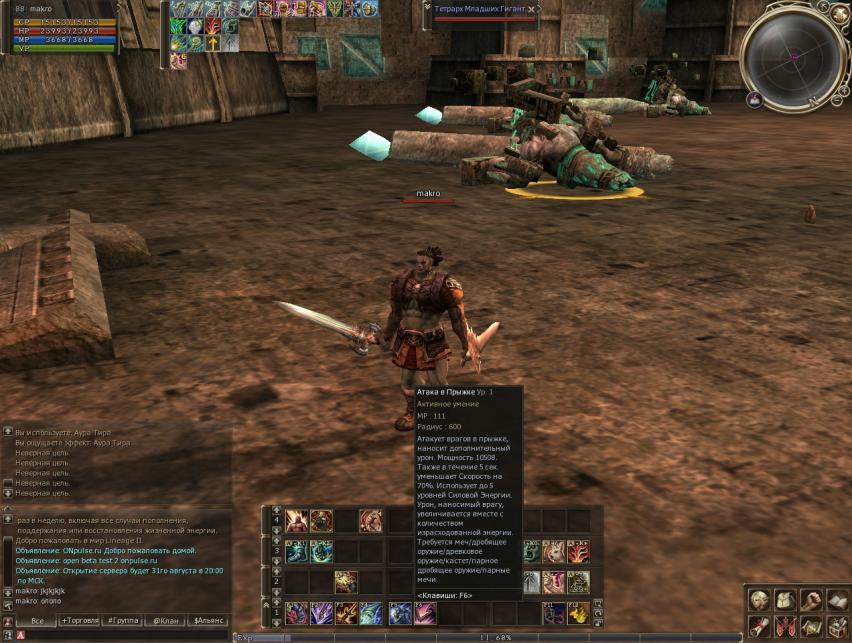Select the #Группа chat tab
Viewport: 852px width, 643px height.
point(122,621)
